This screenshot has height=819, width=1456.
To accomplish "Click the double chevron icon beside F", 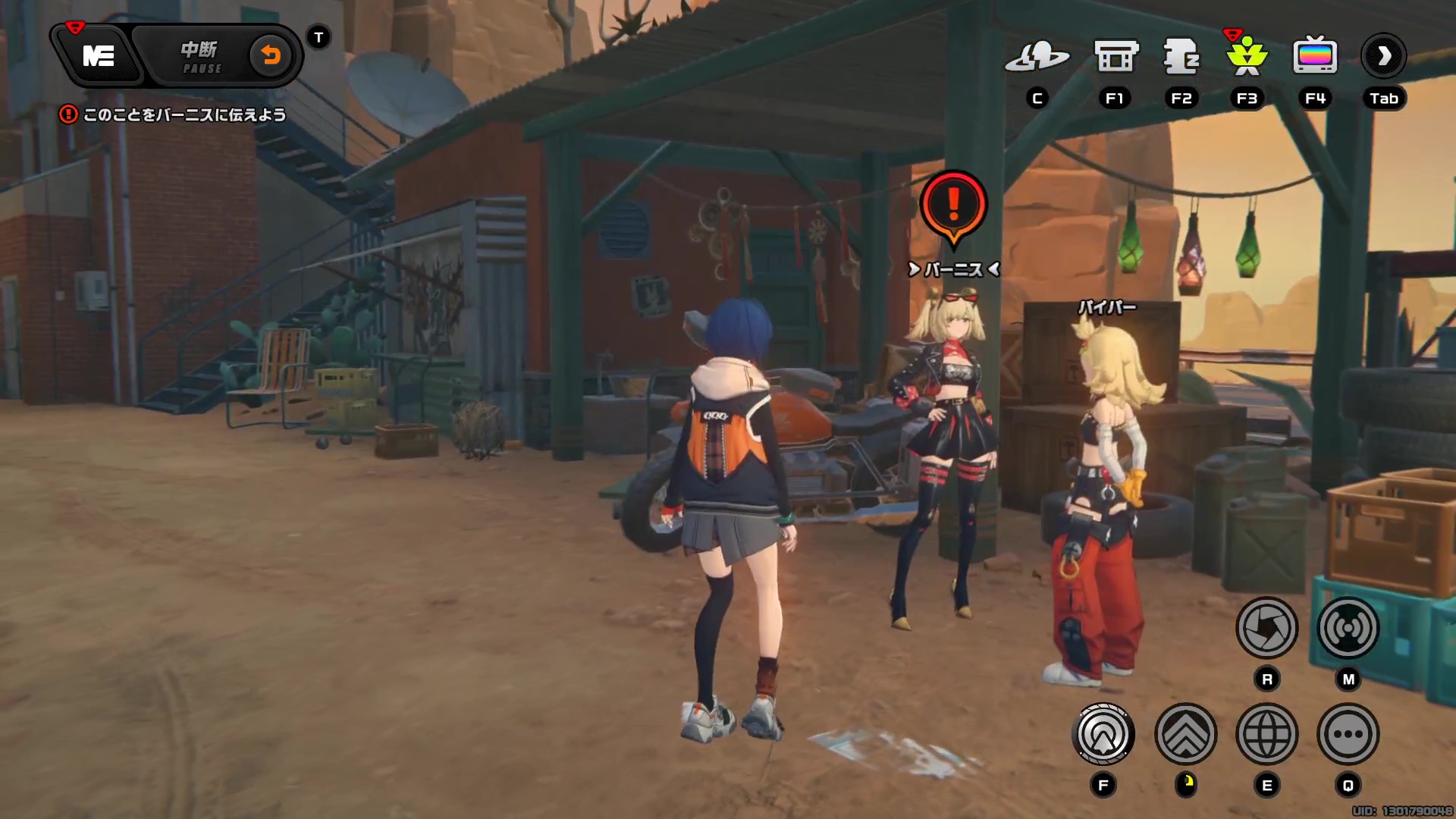I will (x=1185, y=733).
